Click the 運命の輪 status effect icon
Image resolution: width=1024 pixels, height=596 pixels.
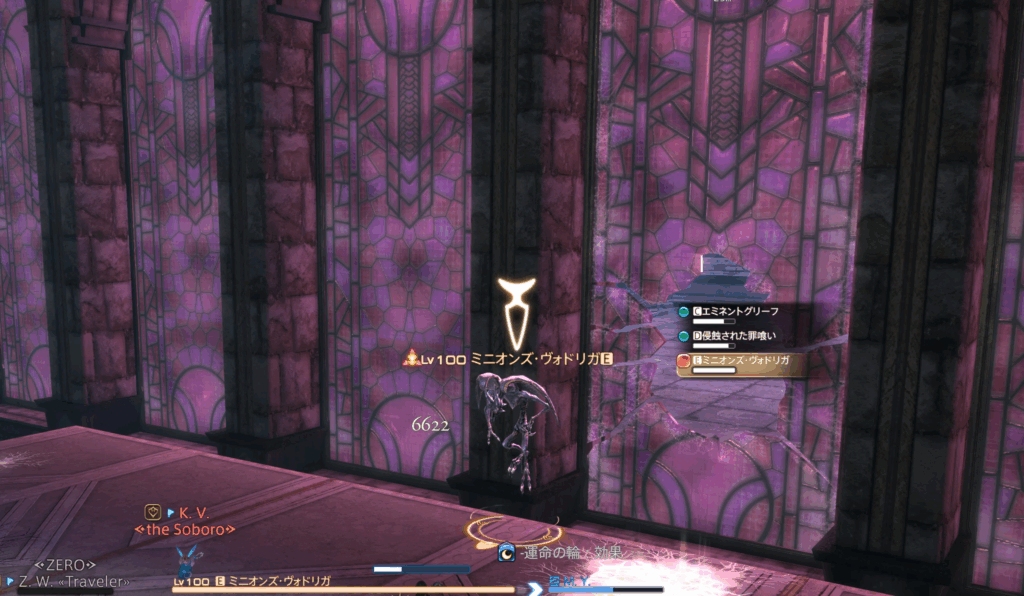pos(507,551)
